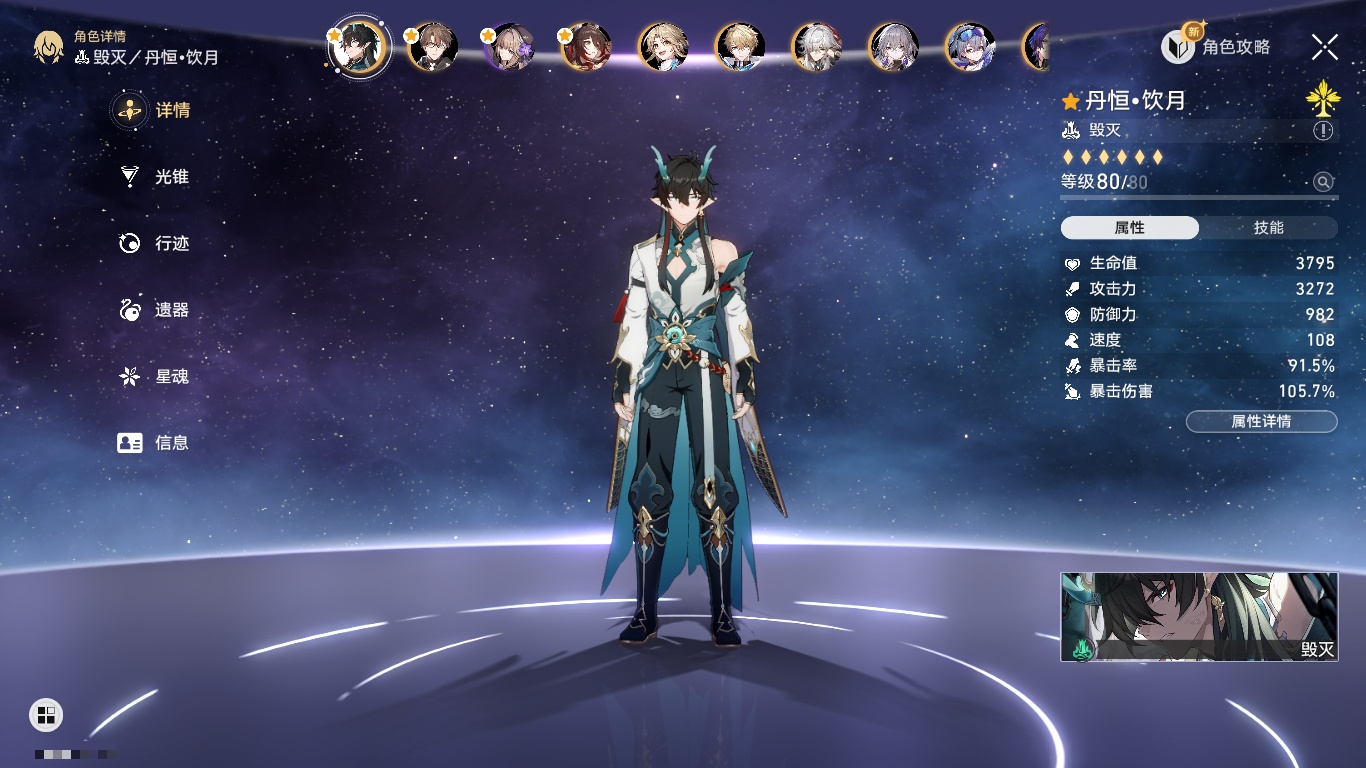Click the golden emblem beside character name
The image size is (1366, 768).
tap(1322, 99)
